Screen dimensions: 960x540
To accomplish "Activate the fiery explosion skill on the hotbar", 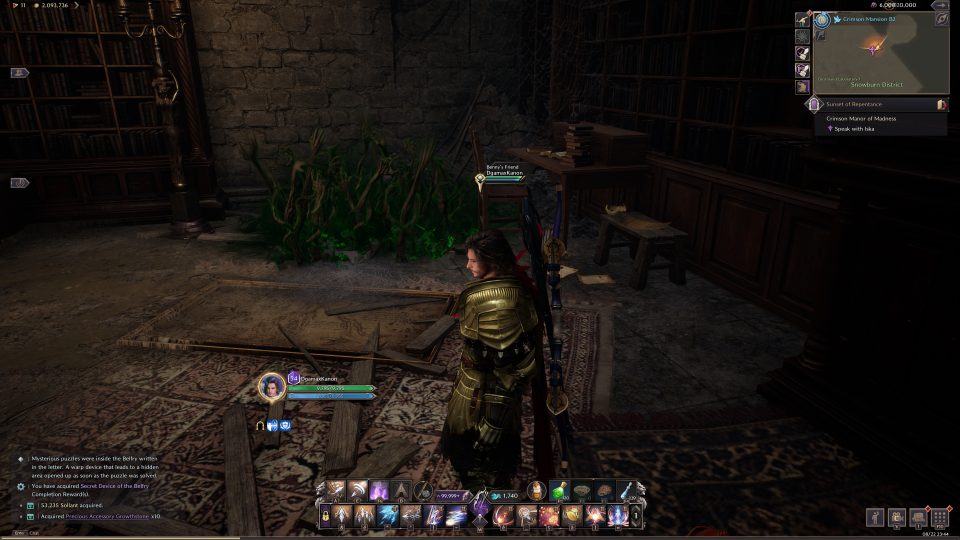I will pos(548,517).
